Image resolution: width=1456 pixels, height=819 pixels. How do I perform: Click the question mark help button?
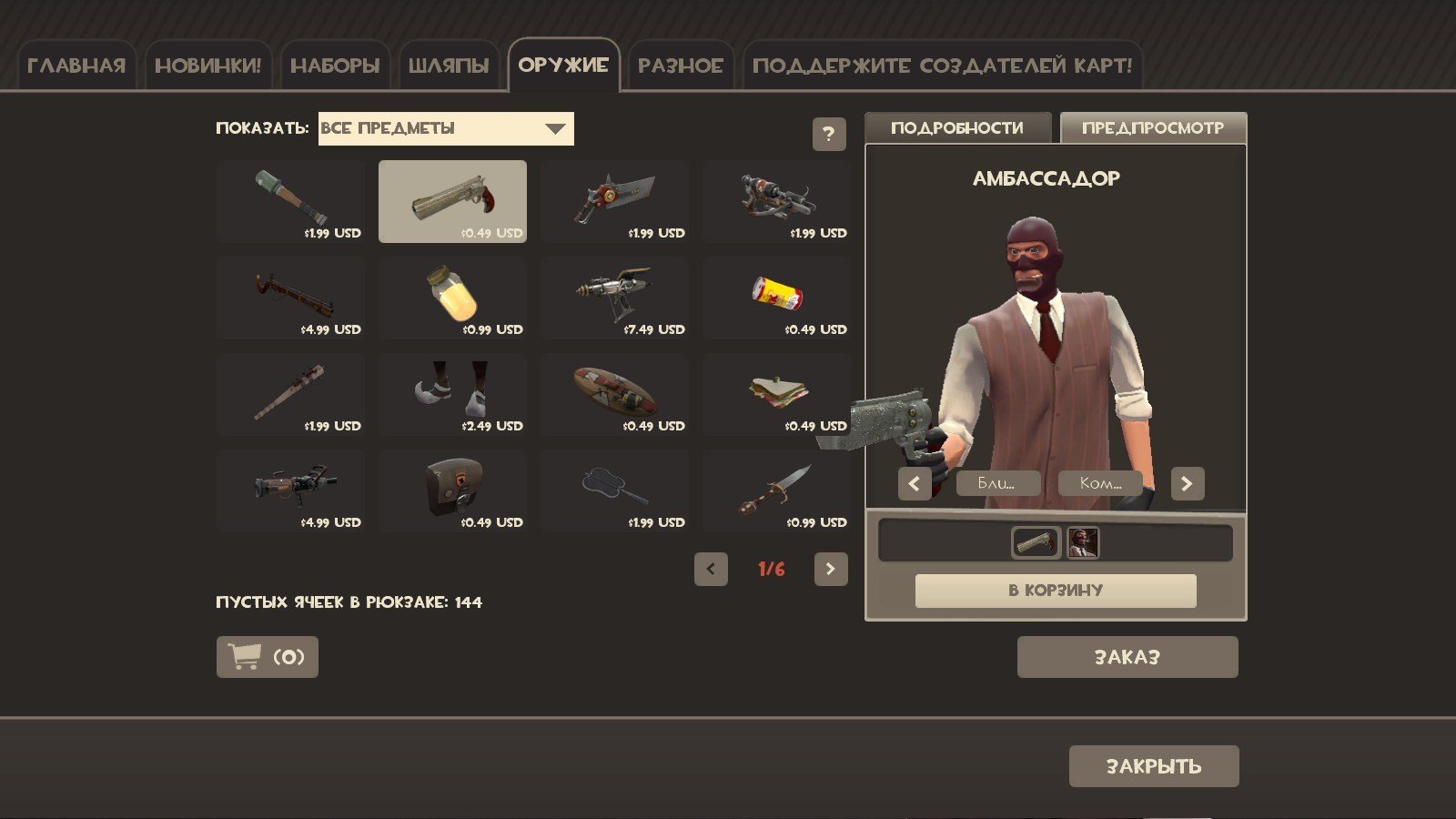(x=828, y=135)
